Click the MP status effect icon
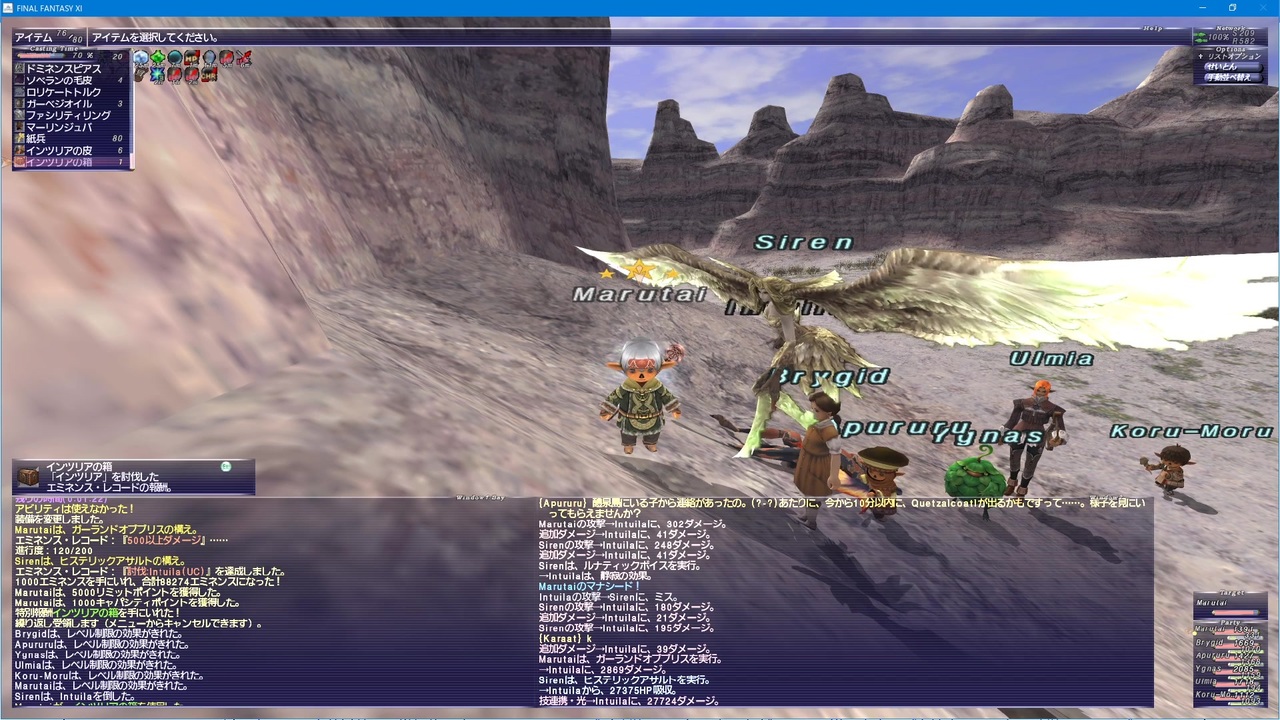This screenshot has width=1280, height=720. (190, 56)
